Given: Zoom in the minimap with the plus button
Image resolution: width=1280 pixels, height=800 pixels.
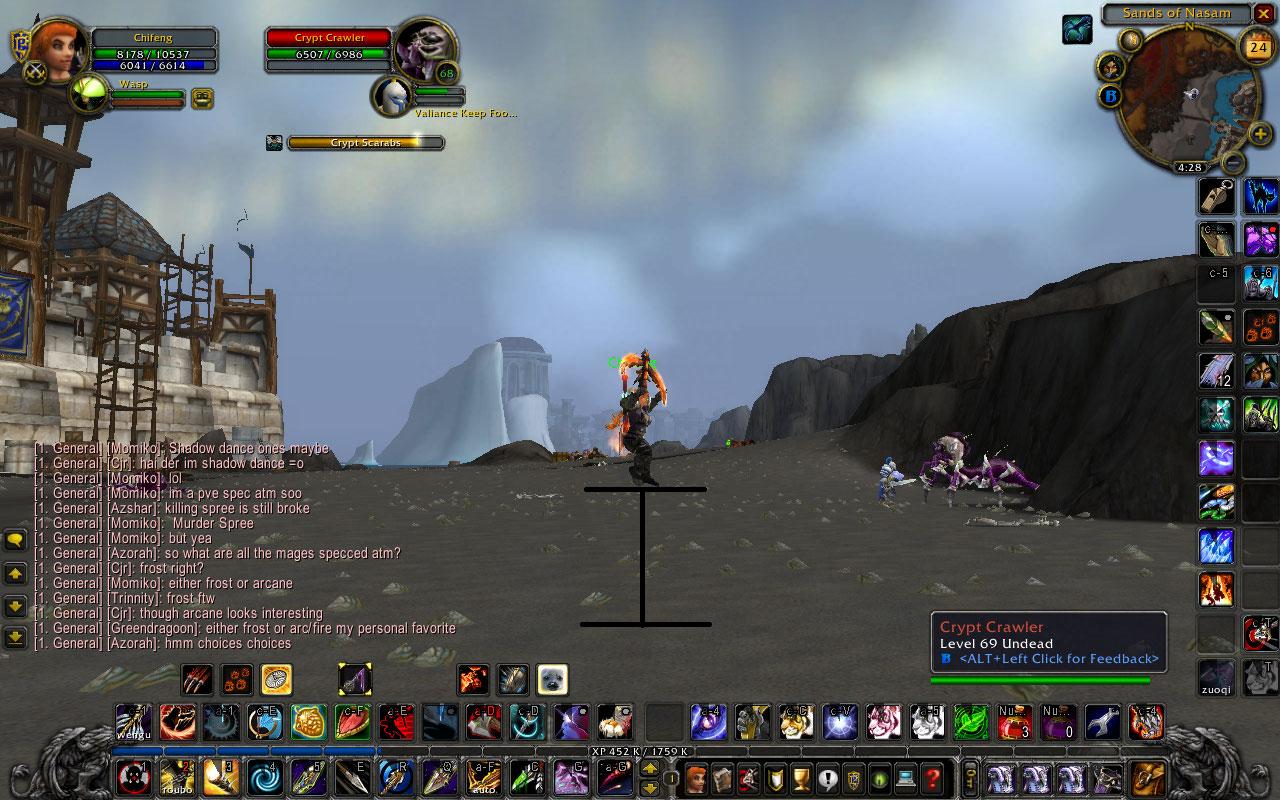Looking at the screenshot, I should (x=1260, y=134).
